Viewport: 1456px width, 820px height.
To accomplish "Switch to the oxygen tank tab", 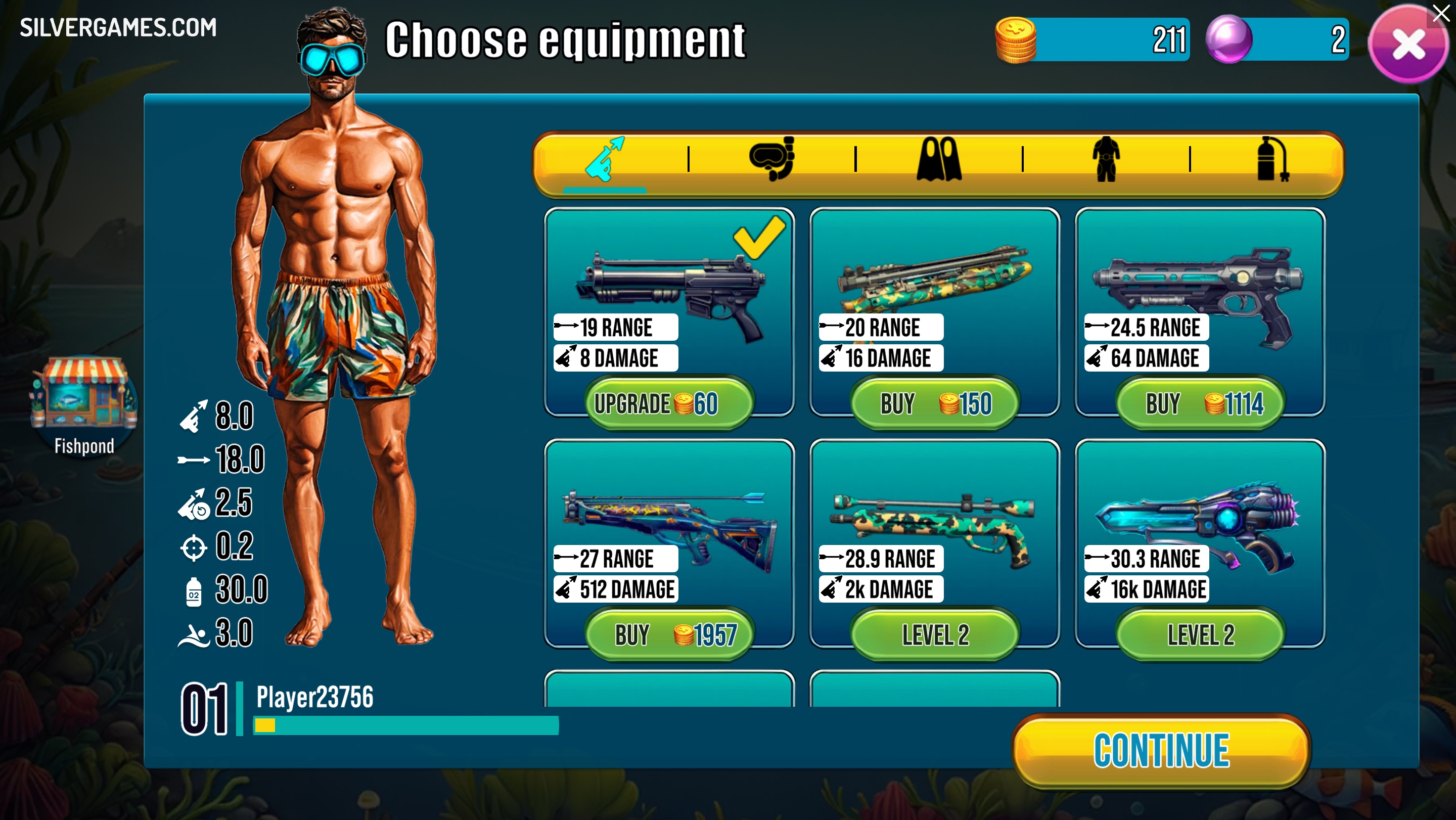I will [x=1272, y=159].
